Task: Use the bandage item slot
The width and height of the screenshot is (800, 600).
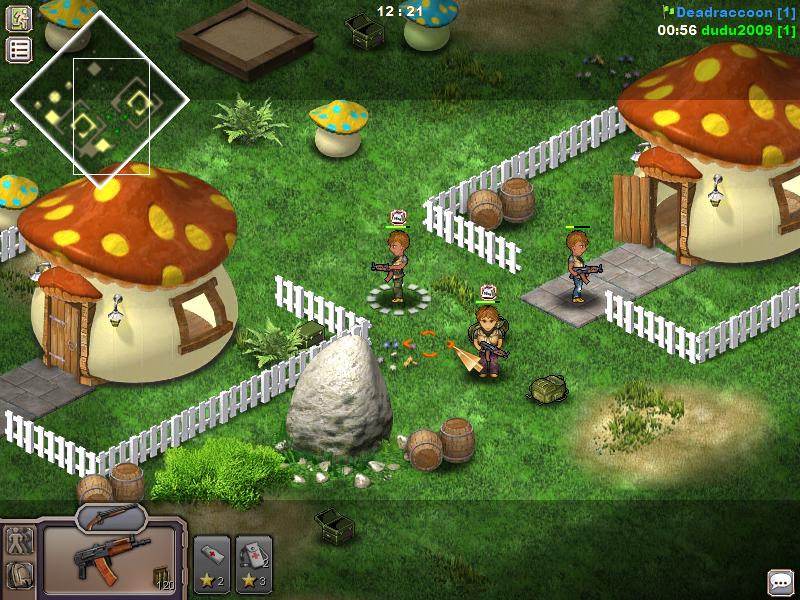Action: (x=212, y=564)
